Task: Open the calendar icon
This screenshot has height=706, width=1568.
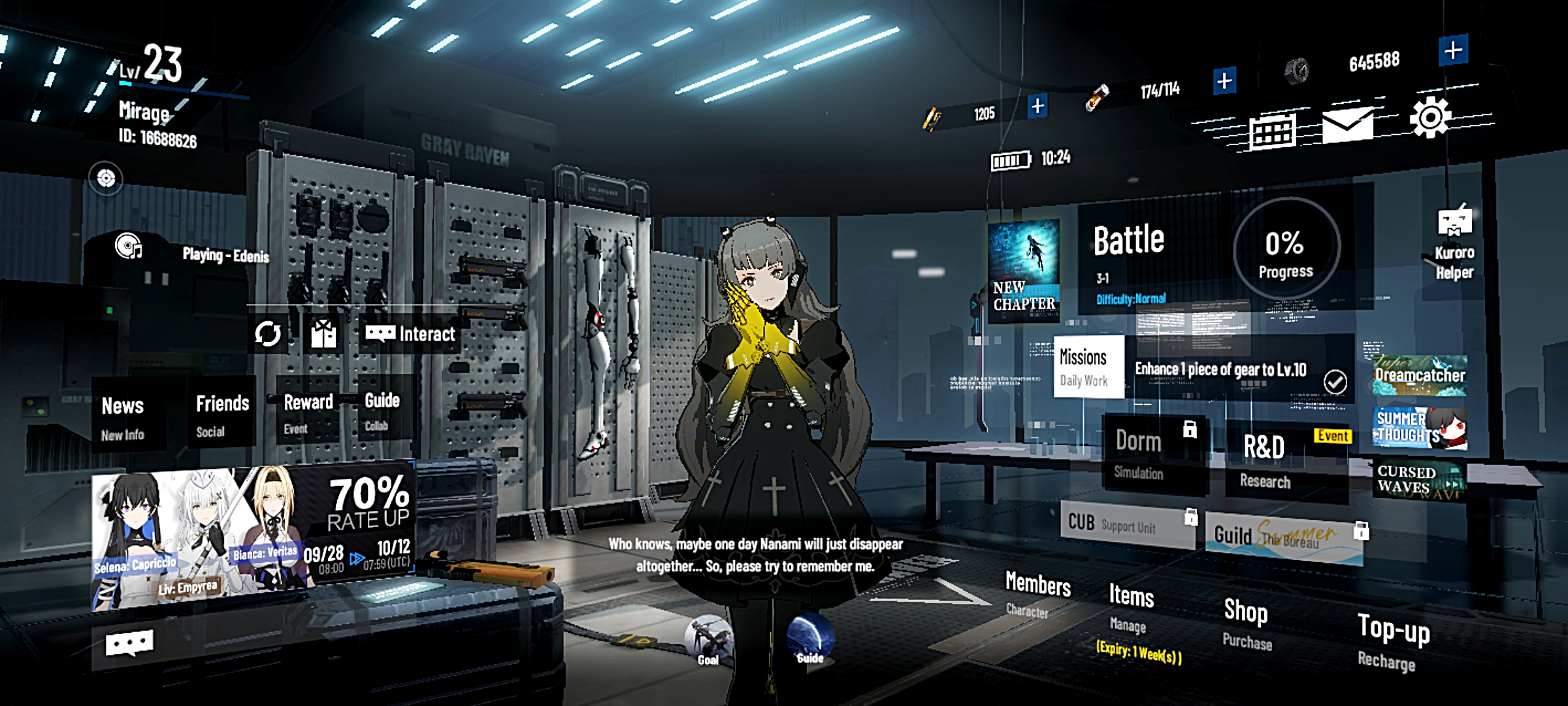Action: [1271, 132]
